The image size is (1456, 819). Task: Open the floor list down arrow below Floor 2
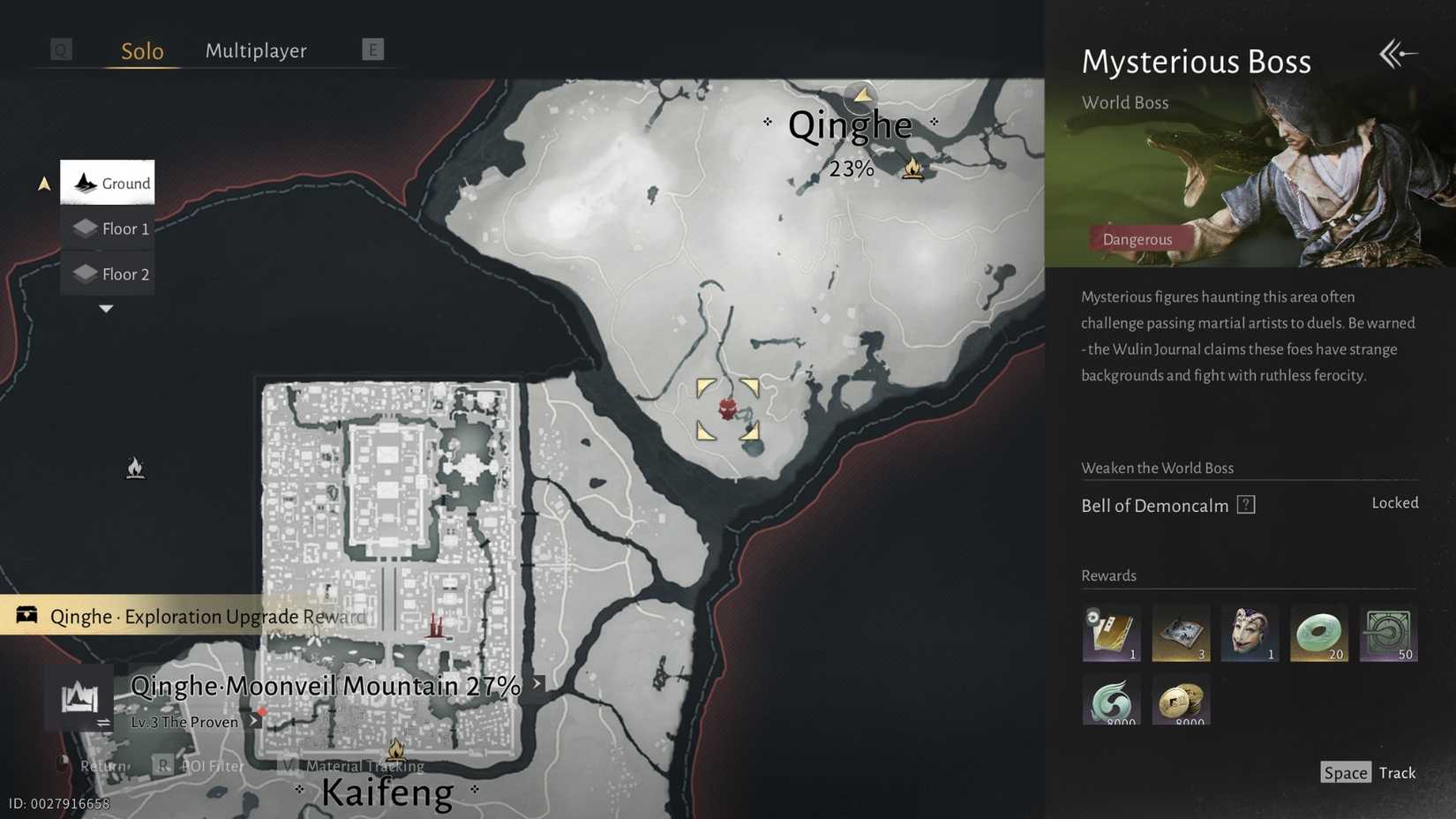106,309
